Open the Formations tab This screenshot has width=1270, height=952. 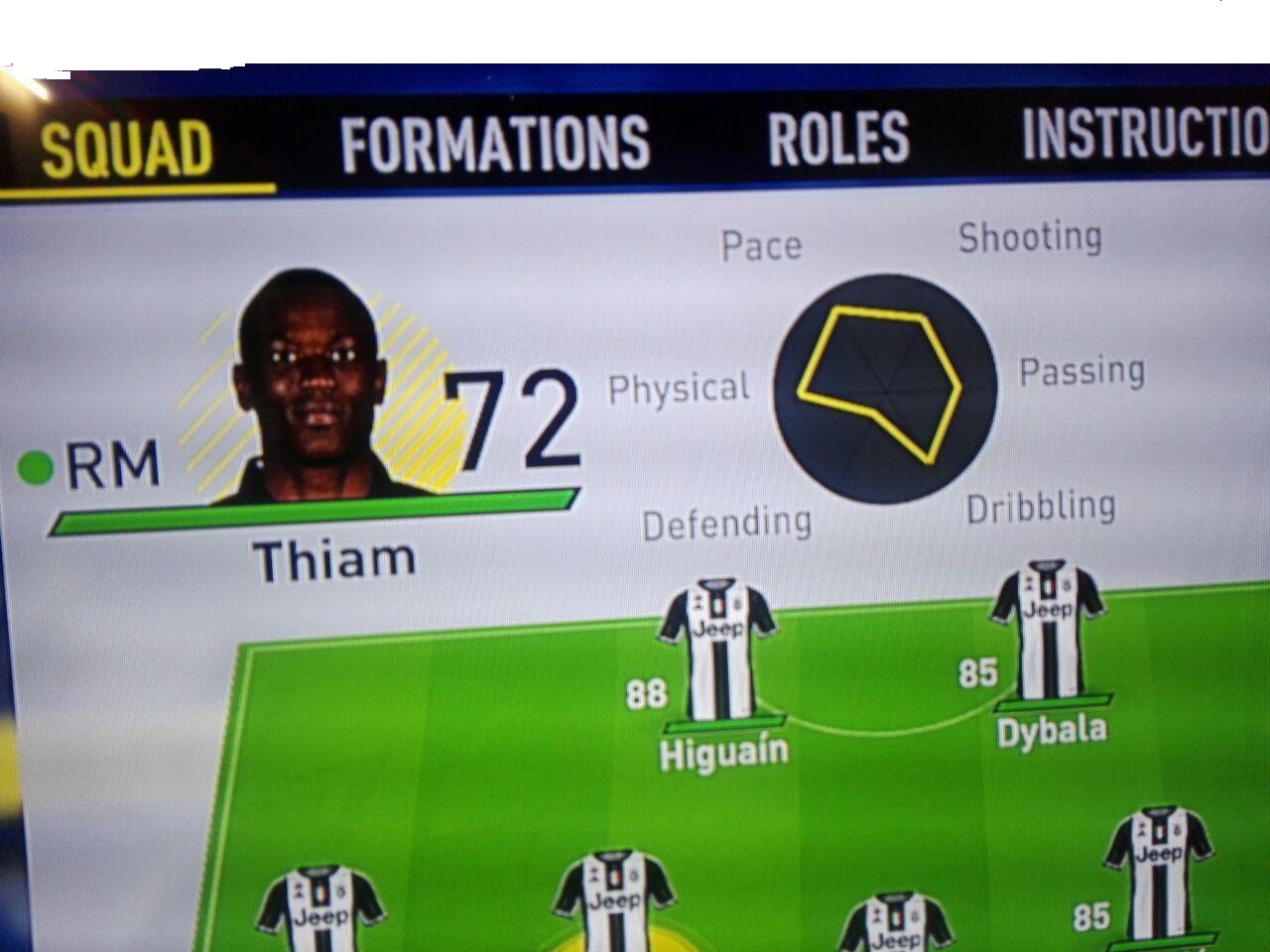[495, 144]
